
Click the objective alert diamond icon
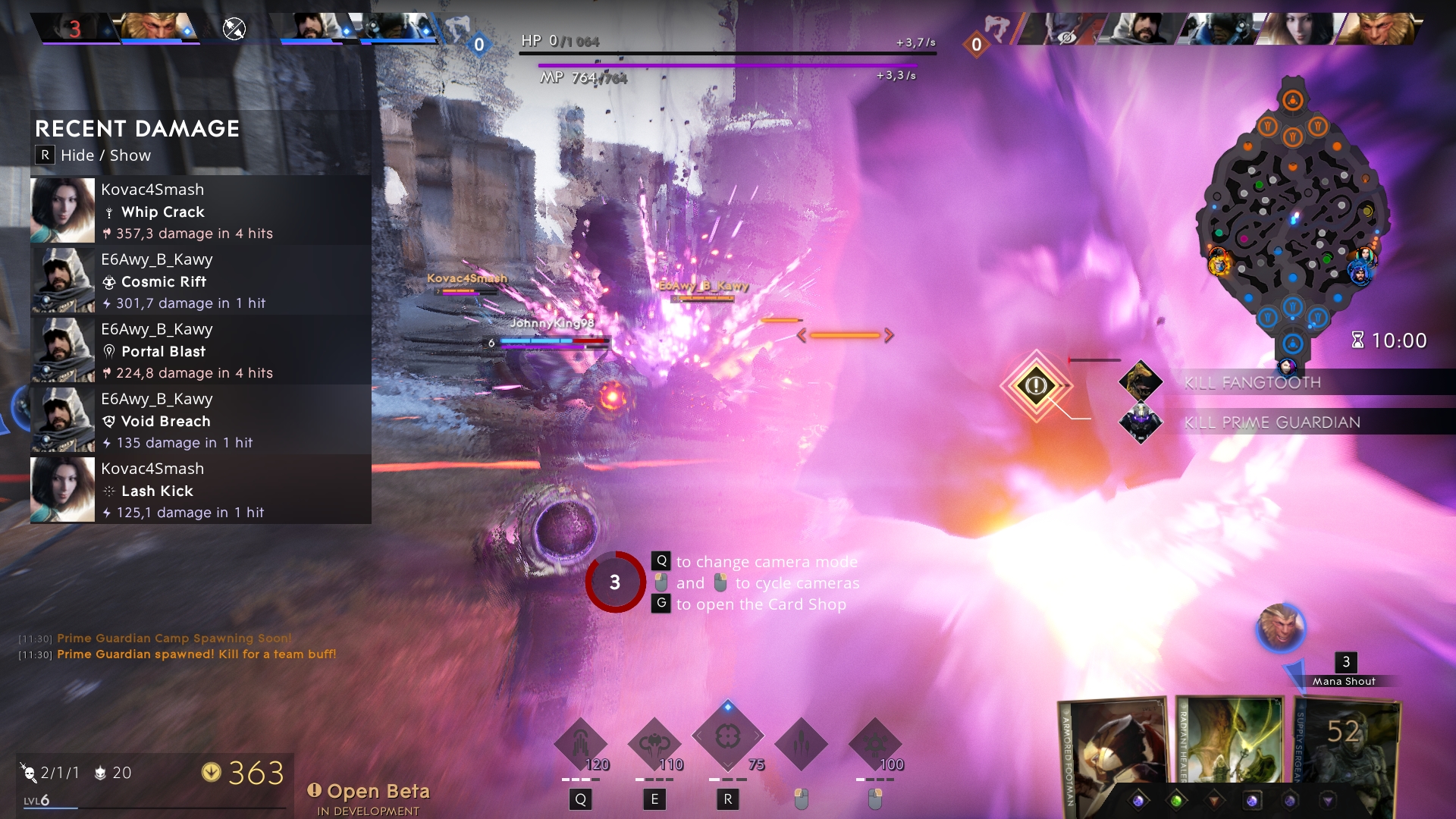[1036, 385]
